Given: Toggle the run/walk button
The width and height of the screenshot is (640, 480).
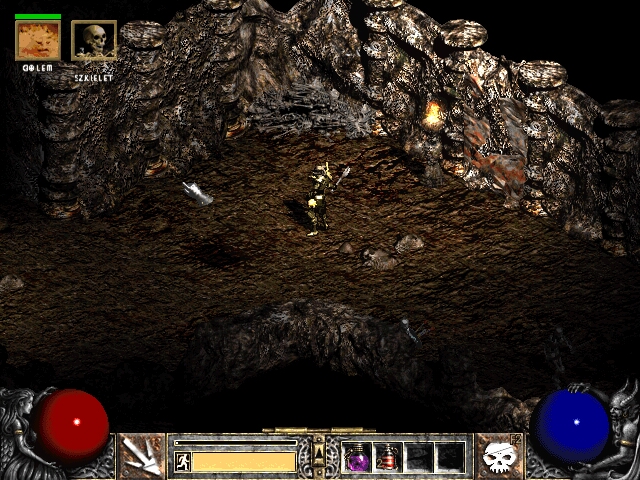Looking at the screenshot, I should coord(182,461).
